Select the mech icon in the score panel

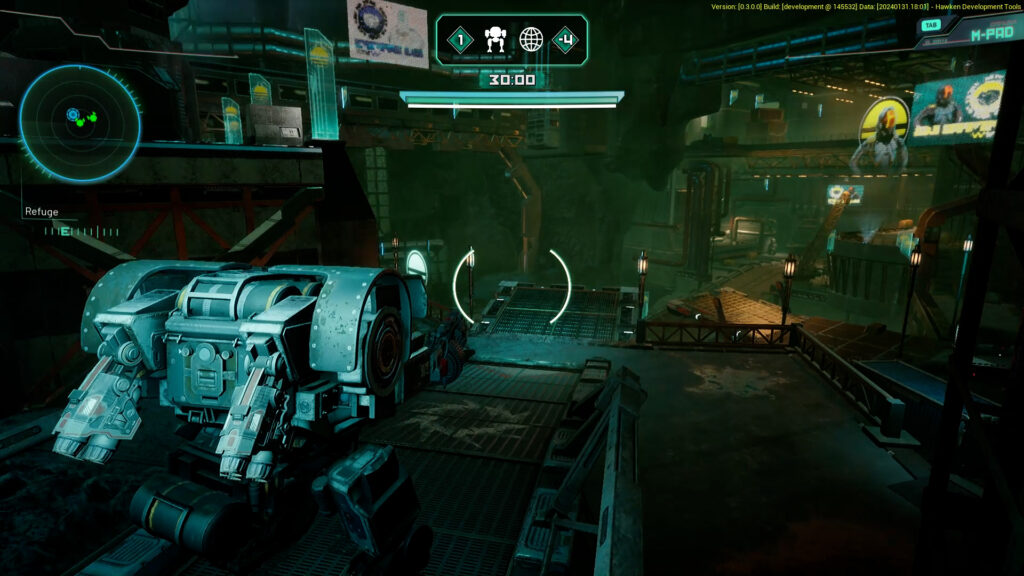click(x=495, y=40)
